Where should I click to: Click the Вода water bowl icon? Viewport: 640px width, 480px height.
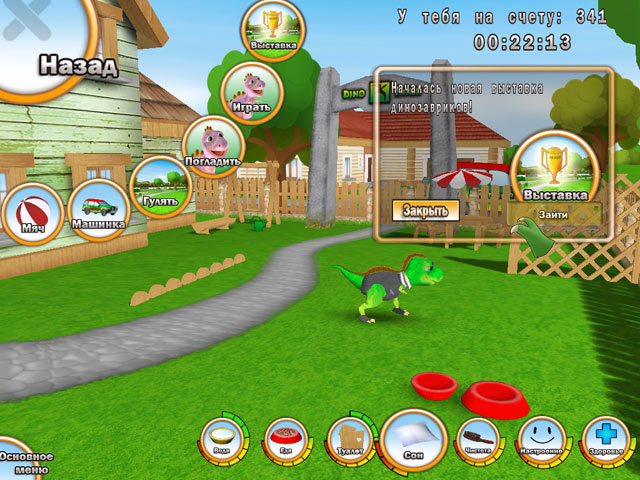click(x=220, y=438)
